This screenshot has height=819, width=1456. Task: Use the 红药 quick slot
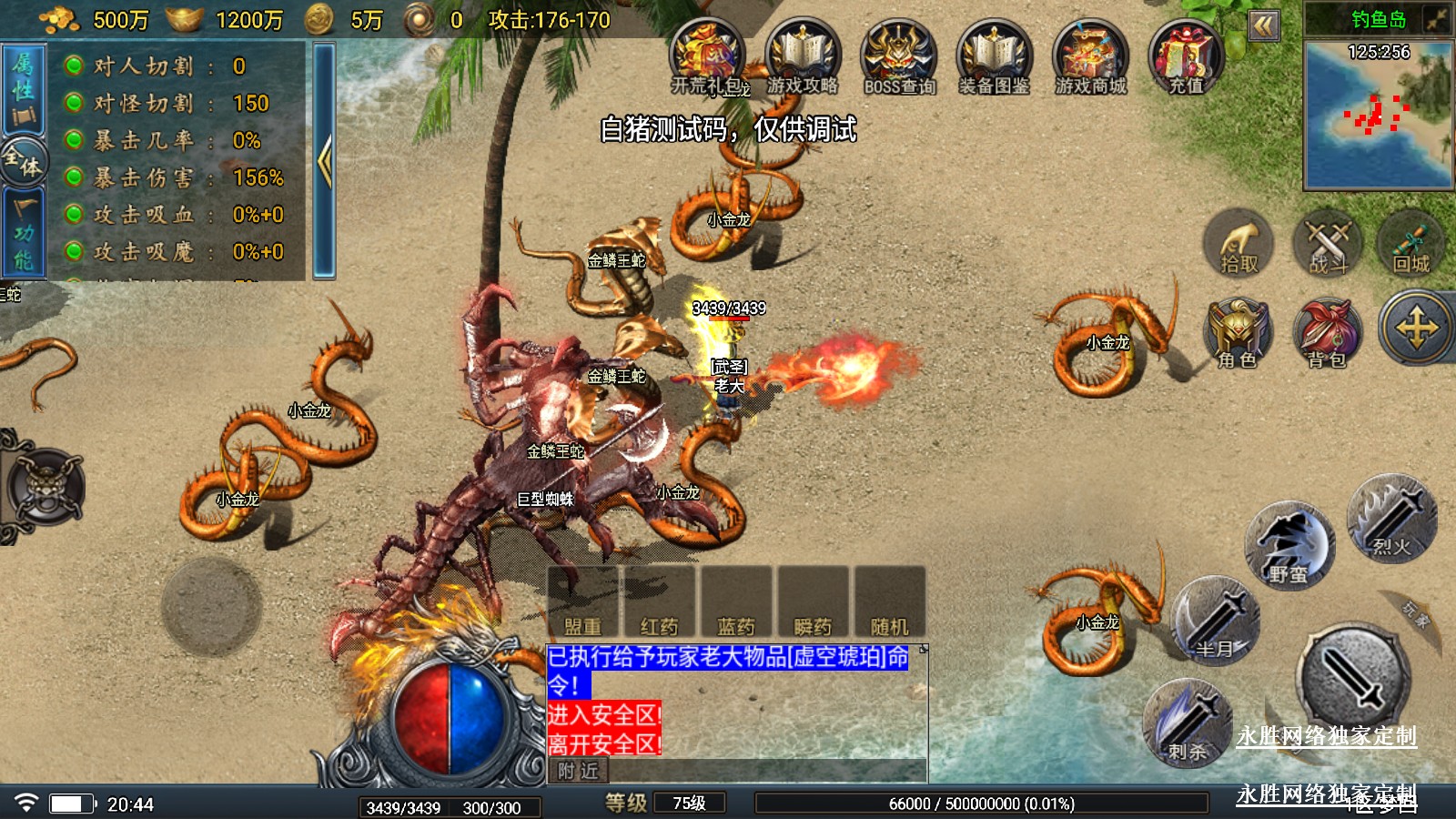click(659, 602)
